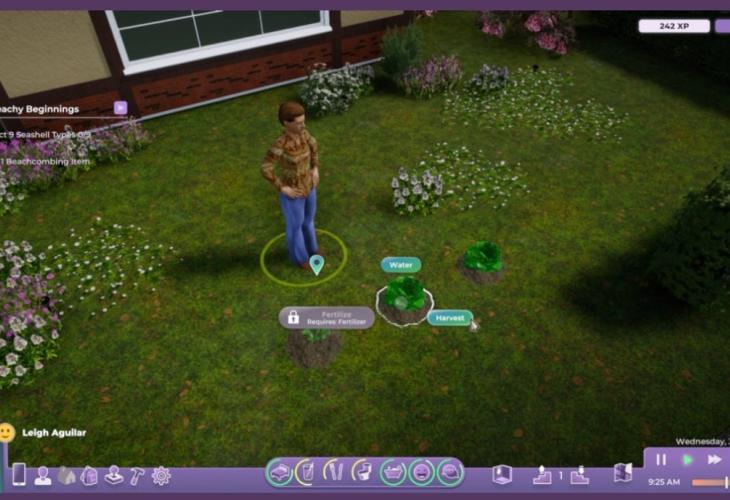730x500 pixels.
Task: Select the Harvest plant action
Action: (x=449, y=318)
